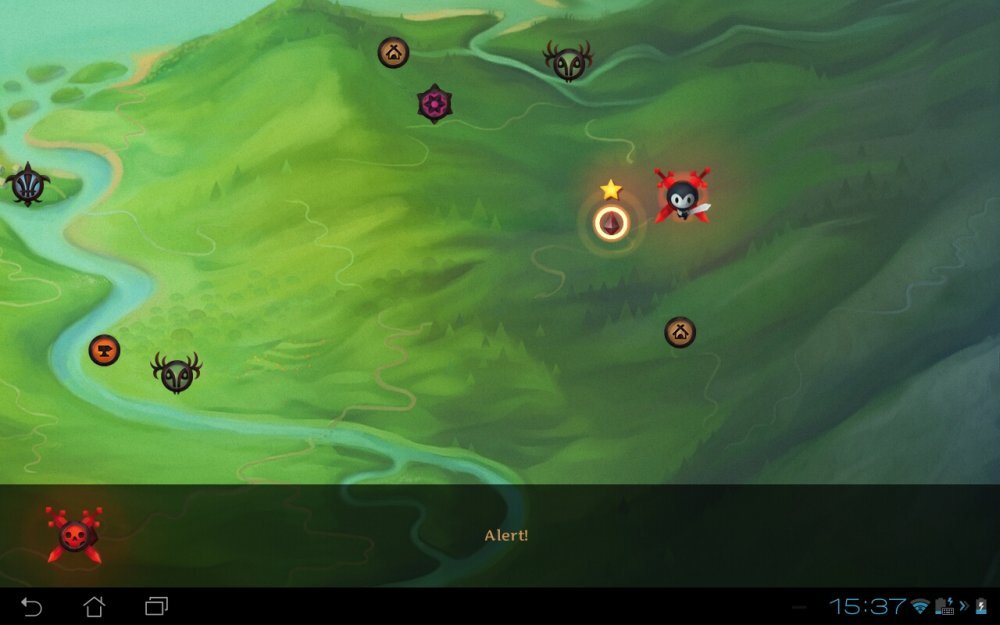Open the Android recent apps button
The width and height of the screenshot is (1000, 625).
pyautogui.click(x=156, y=606)
